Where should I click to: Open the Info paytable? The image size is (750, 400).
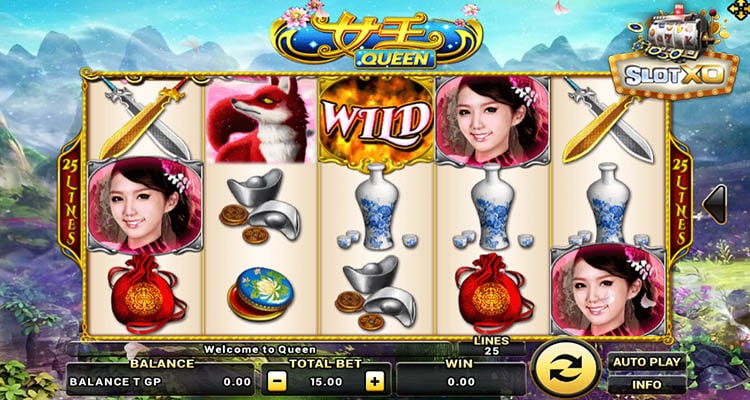645,383
